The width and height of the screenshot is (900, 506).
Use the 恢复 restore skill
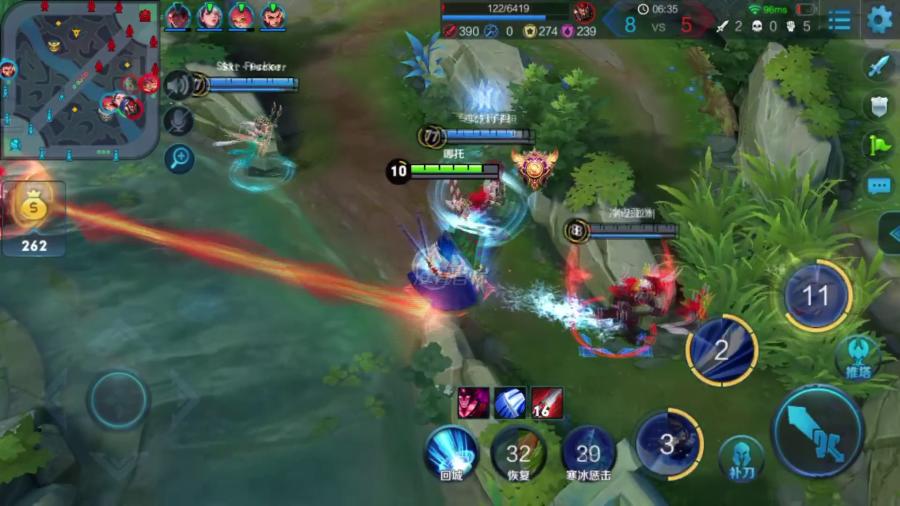(x=518, y=454)
